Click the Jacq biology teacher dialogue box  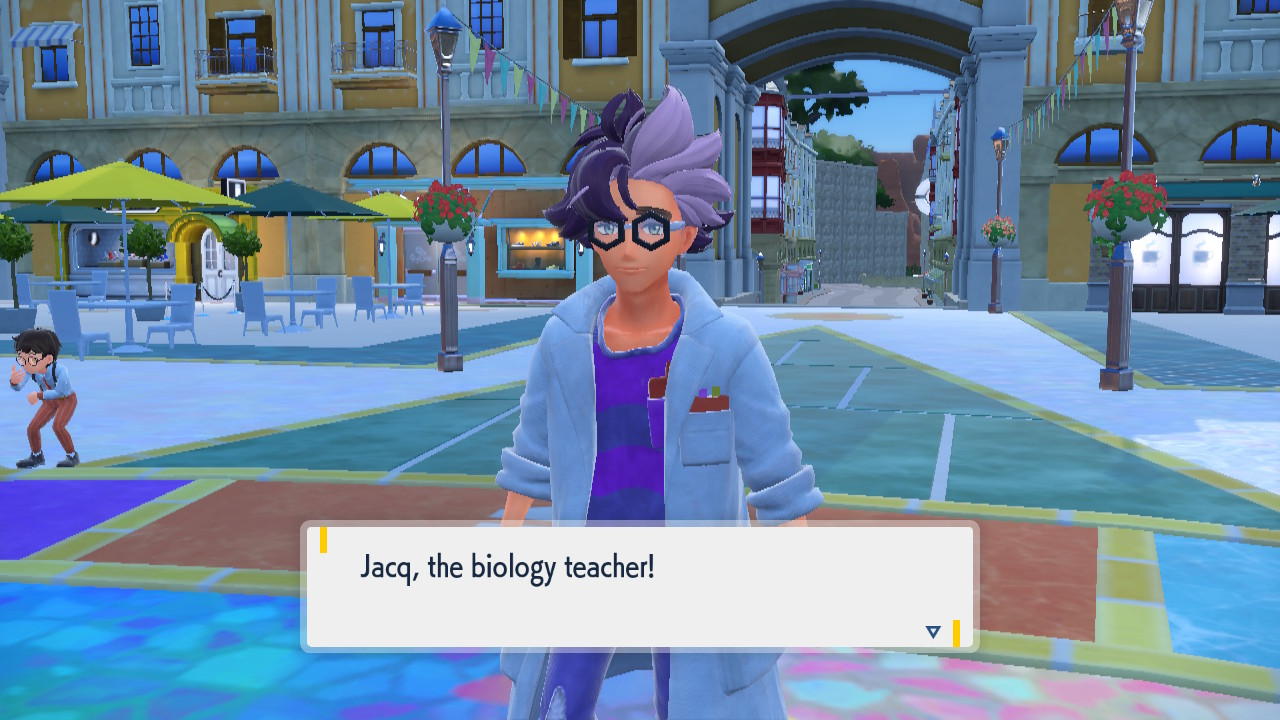click(x=640, y=587)
